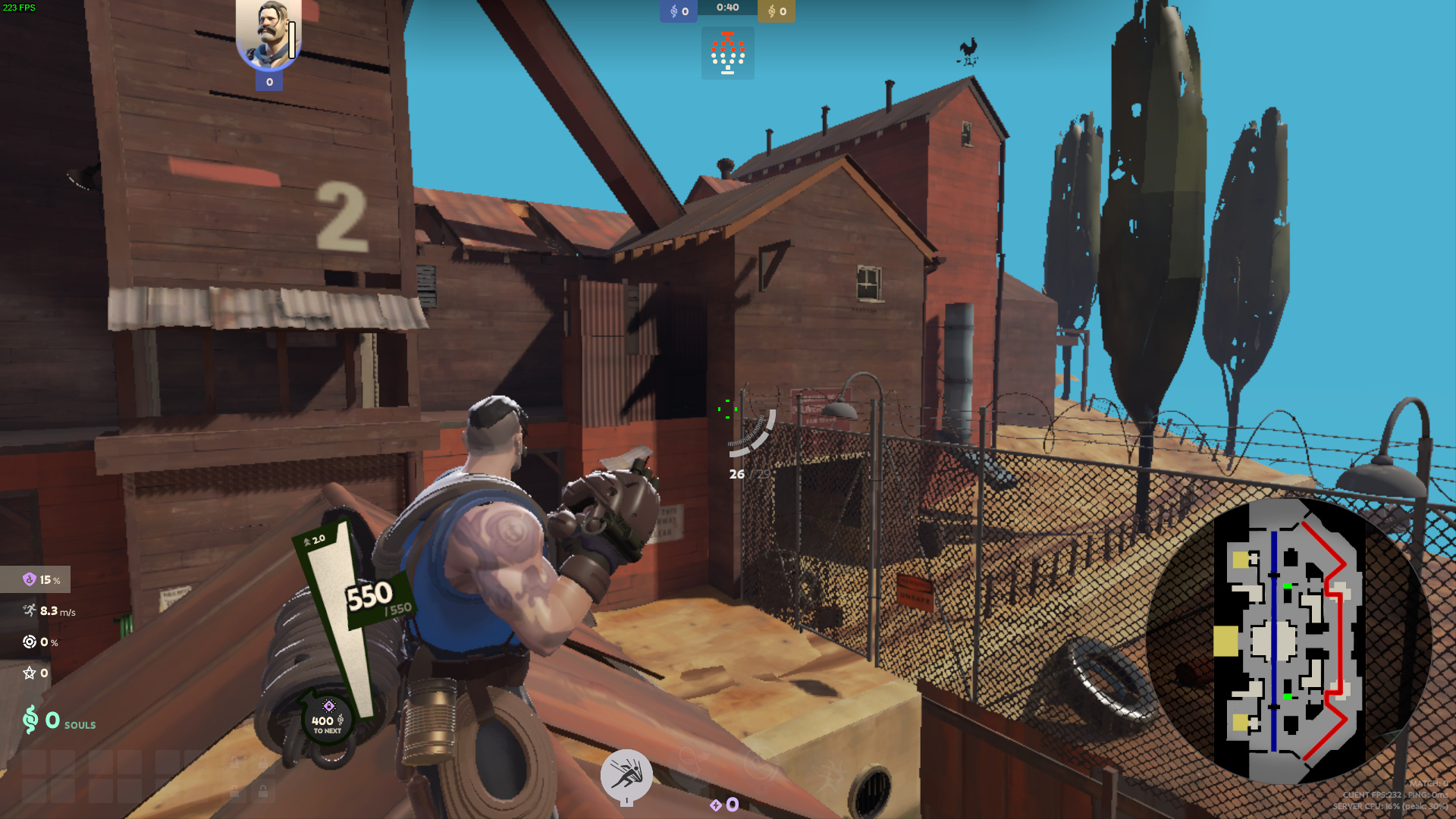Select the green souls currency icon
This screenshot has width=1456, height=819.
click(x=30, y=720)
